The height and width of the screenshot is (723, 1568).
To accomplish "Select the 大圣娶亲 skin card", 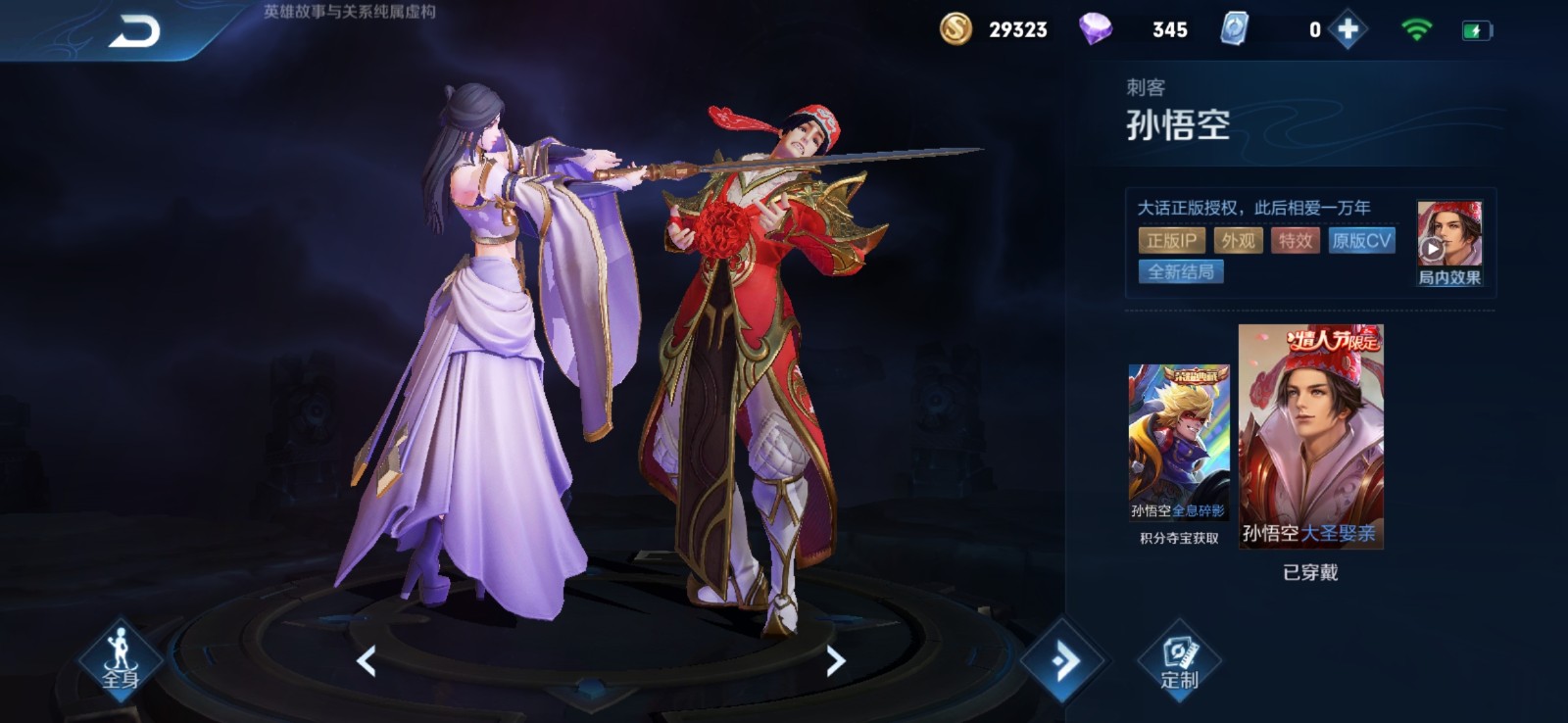I will coord(1310,436).
